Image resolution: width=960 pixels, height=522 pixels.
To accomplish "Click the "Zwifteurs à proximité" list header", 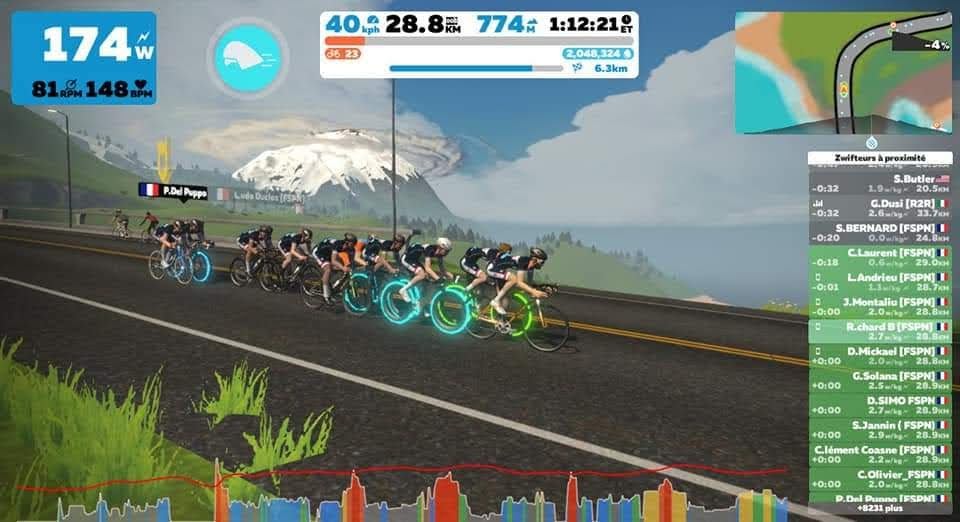I will (x=879, y=158).
